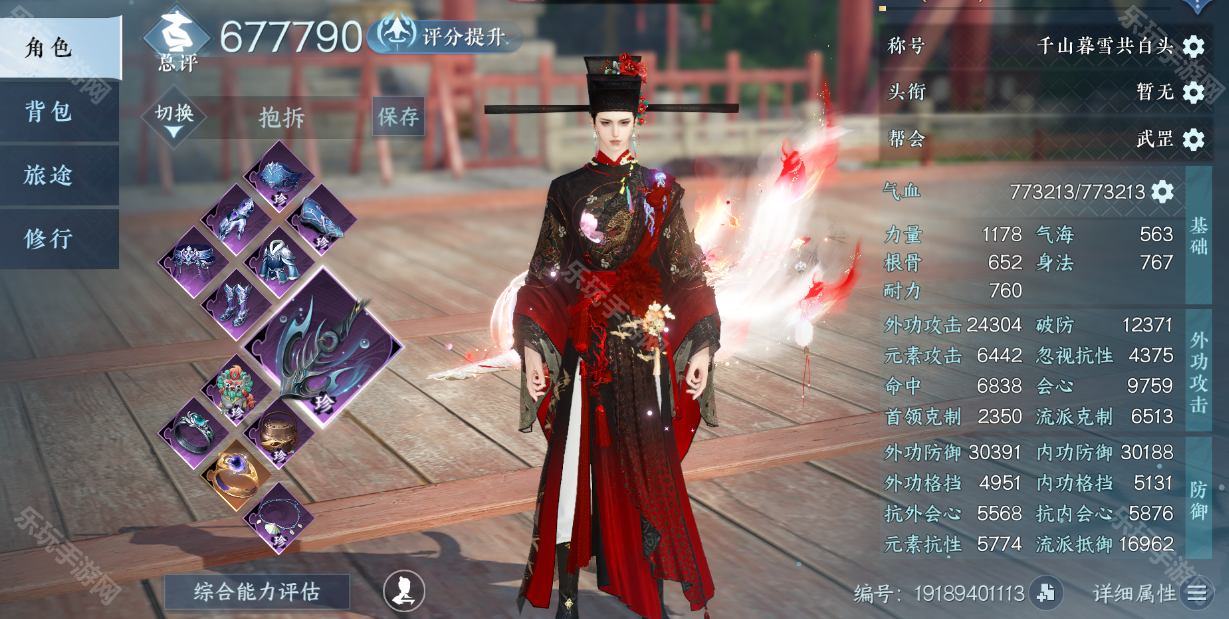The height and width of the screenshot is (619, 1229).
Task: Open 详细属性 menu
Action: click(x=1195, y=594)
